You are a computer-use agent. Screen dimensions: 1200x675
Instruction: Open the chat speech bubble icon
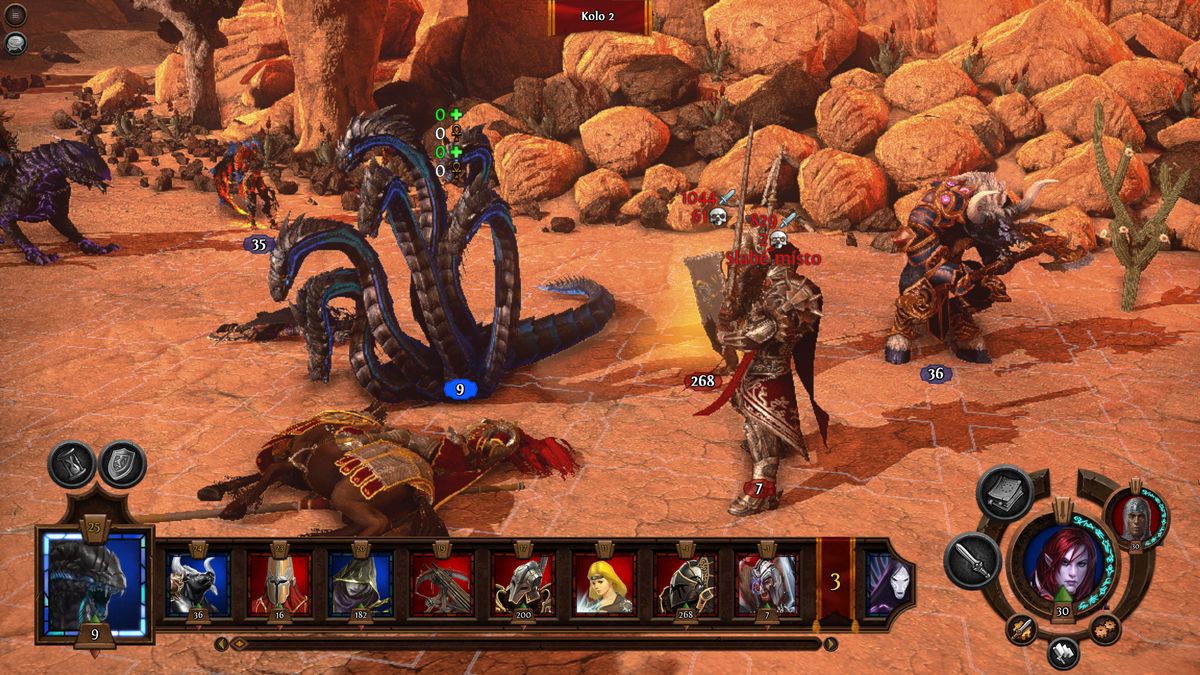(x=16, y=42)
